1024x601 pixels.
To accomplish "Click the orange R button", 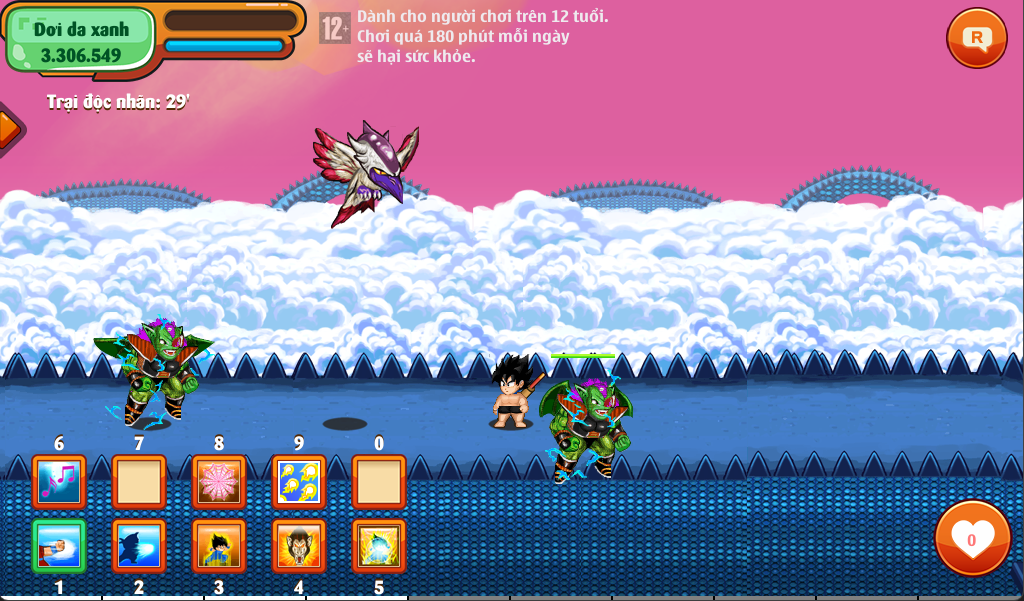I will [x=976, y=38].
